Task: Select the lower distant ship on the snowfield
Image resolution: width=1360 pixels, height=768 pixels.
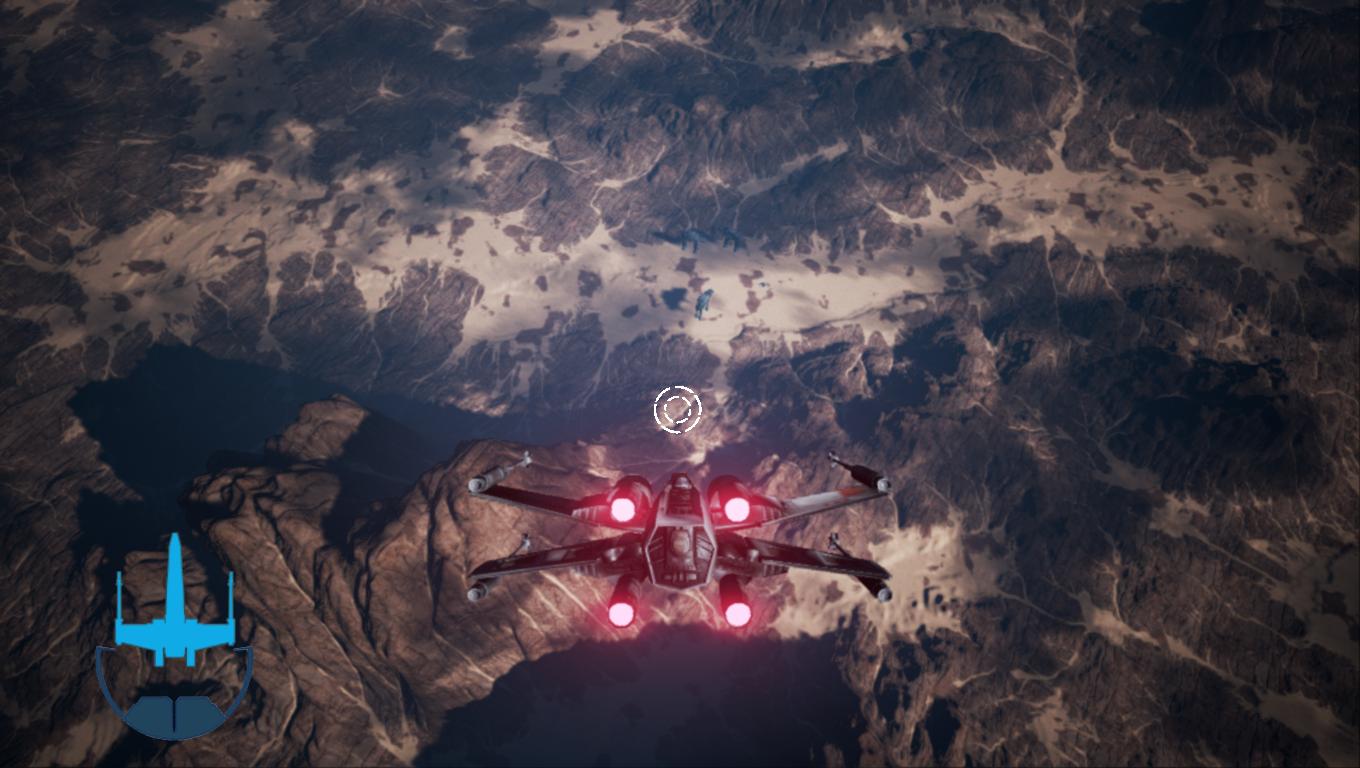Action: coord(705,300)
